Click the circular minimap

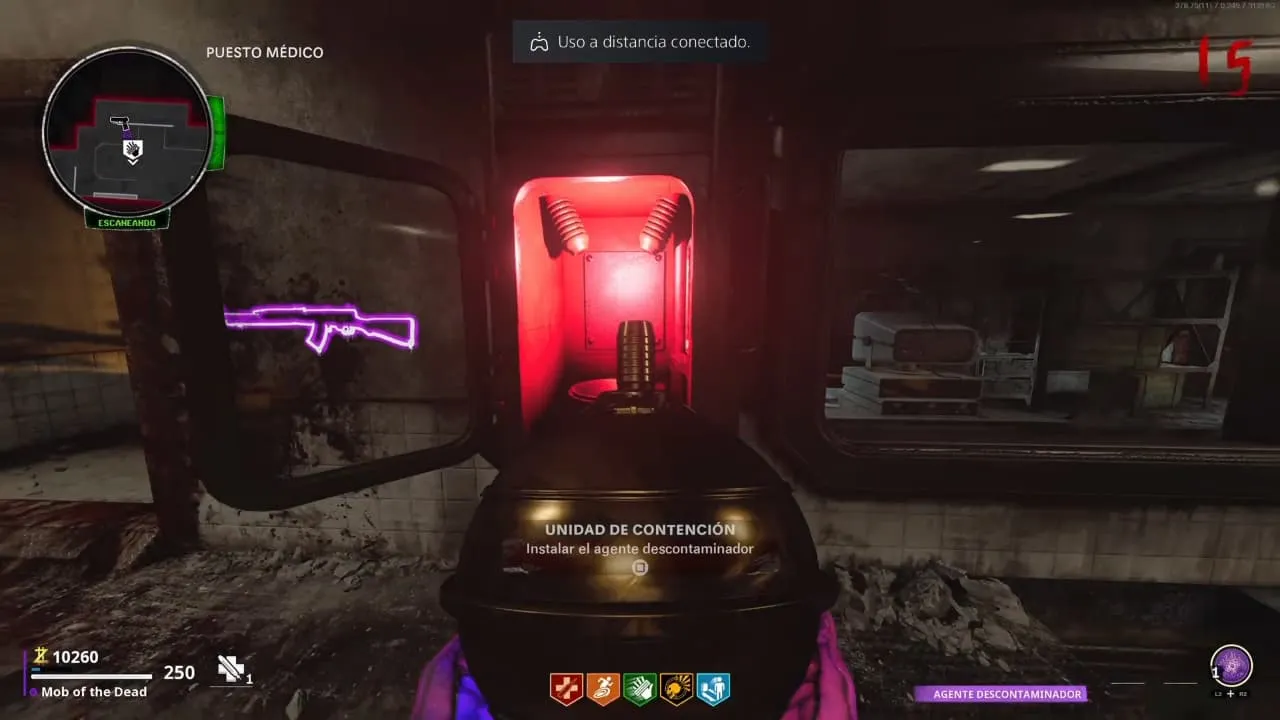click(126, 130)
